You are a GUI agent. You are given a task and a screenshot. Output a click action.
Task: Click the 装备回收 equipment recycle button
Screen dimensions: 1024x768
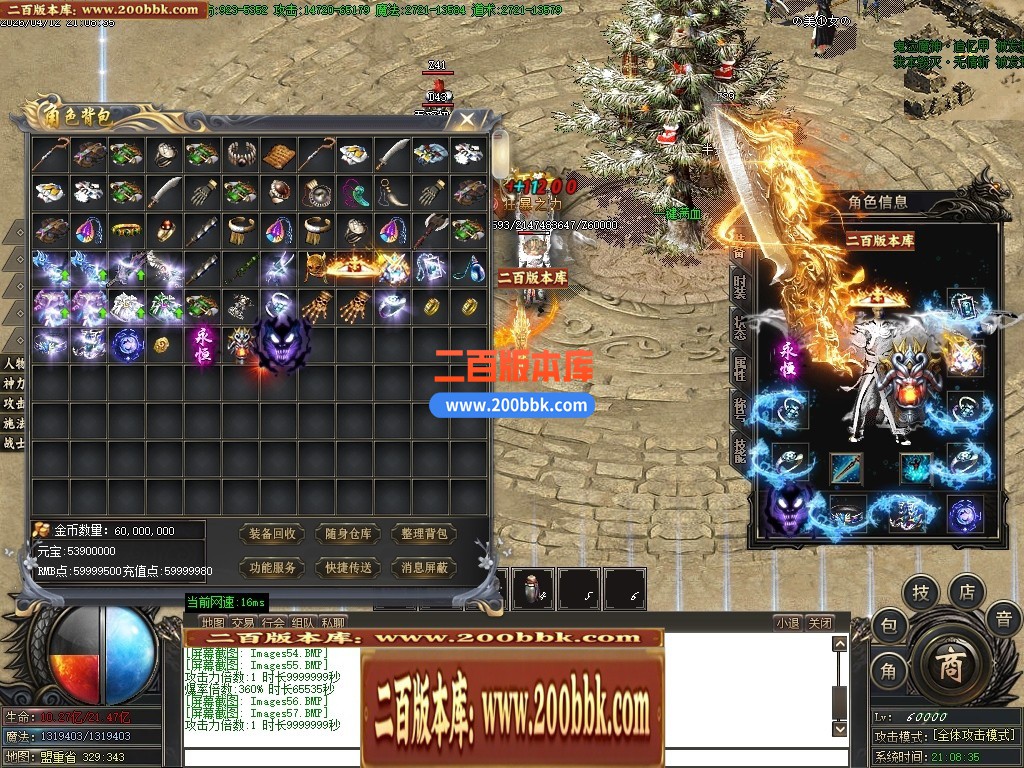pos(273,534)
